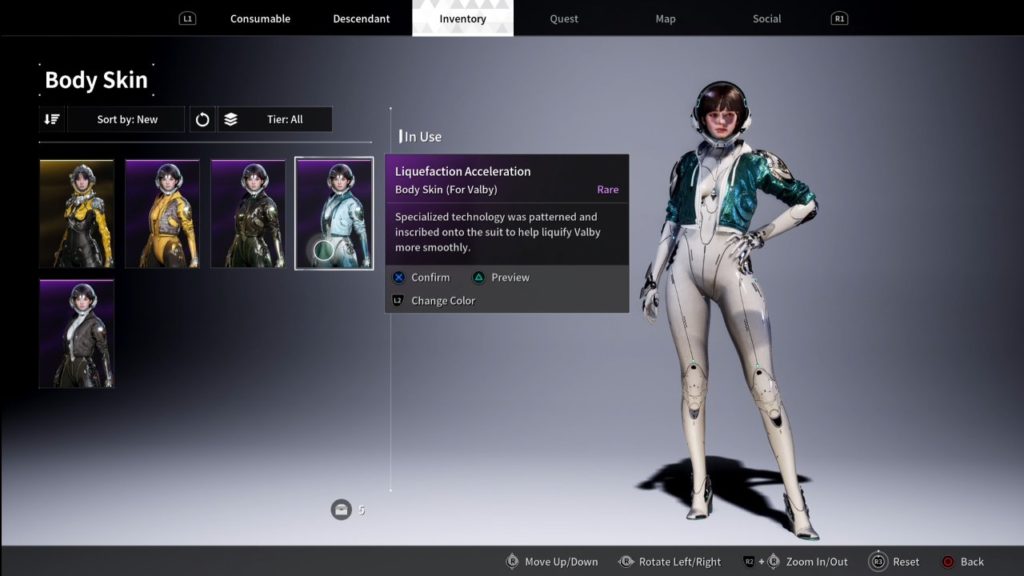Image resolution: width=1024 pixels, height=576 pixels.
Task: Select the black and yellow body skin
Action: pos(77,214)
